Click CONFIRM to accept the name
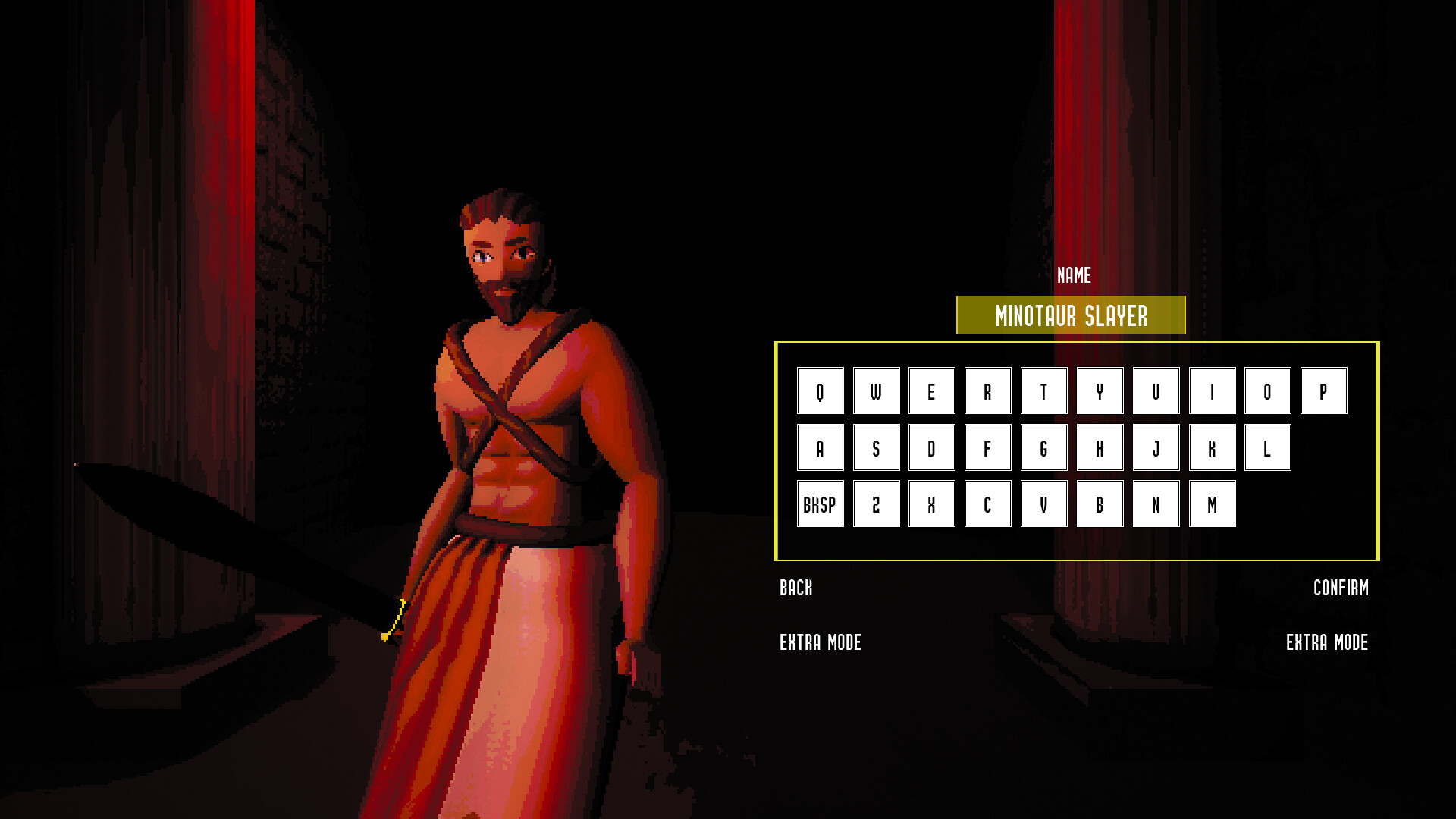Image resolution: width=1456 pixels, height=819 pixels. 1341,588
